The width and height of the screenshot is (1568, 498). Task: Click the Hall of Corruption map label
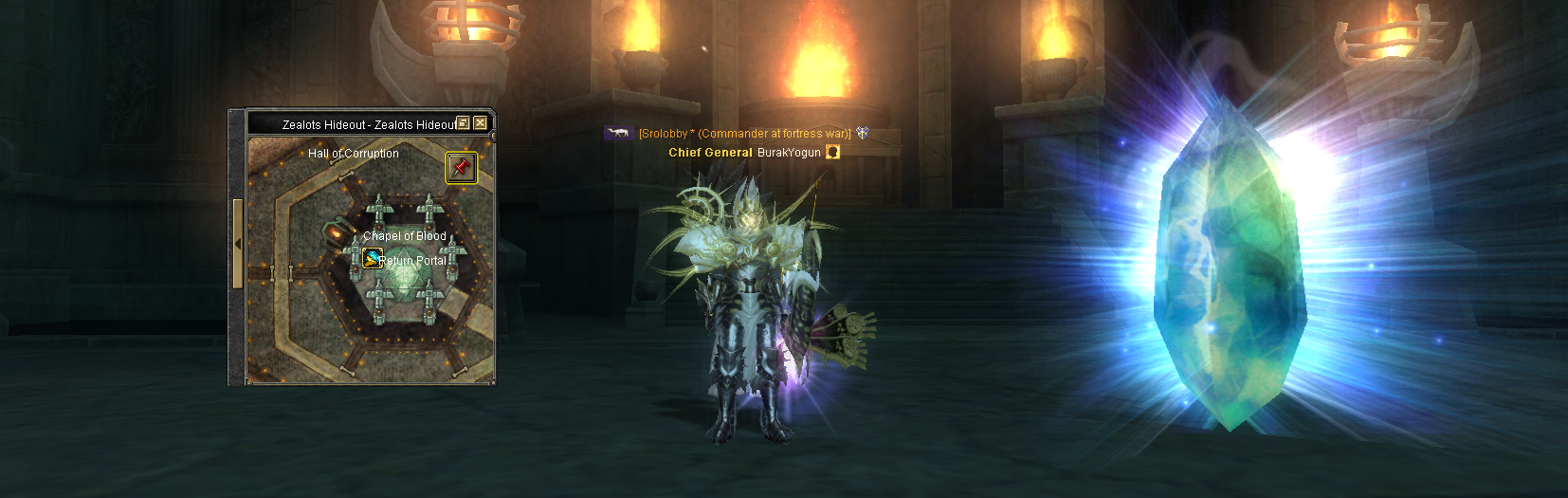pyautogui.click(x=353, y=154)
